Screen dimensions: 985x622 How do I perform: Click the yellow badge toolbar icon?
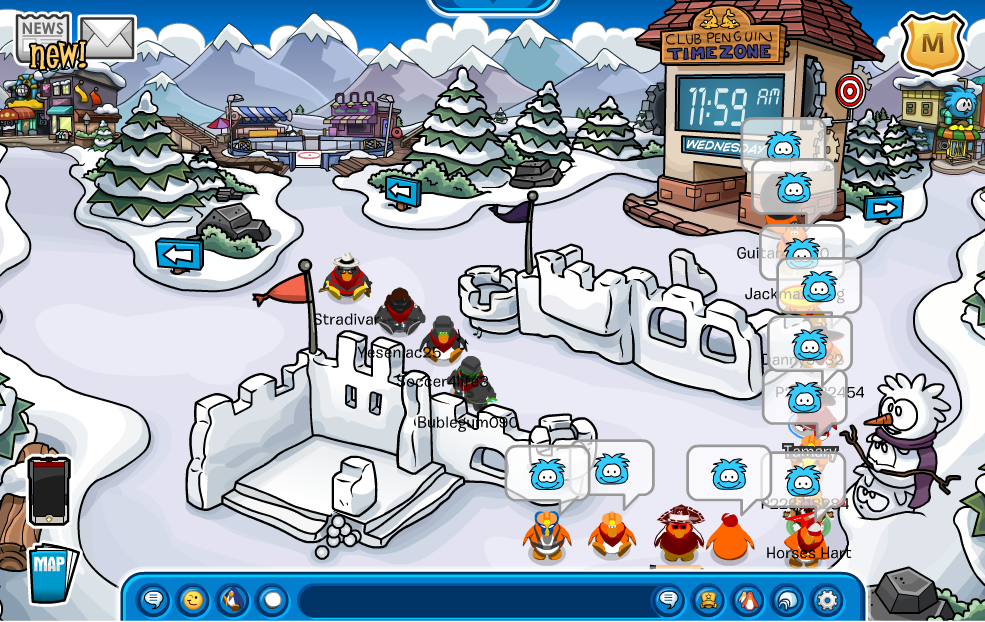tap(709, 600)
